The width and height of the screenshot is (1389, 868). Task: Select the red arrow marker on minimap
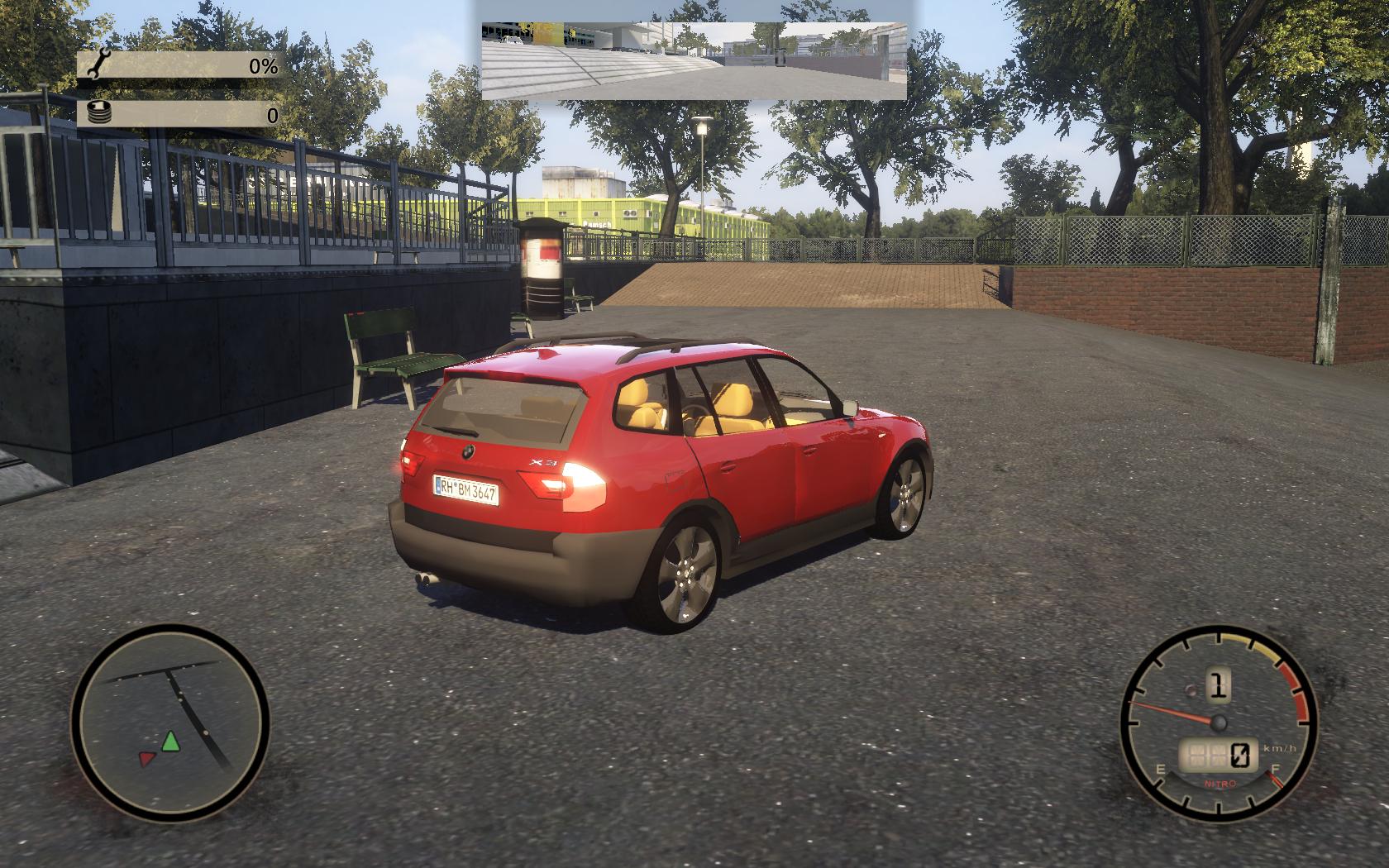point(147,757)
